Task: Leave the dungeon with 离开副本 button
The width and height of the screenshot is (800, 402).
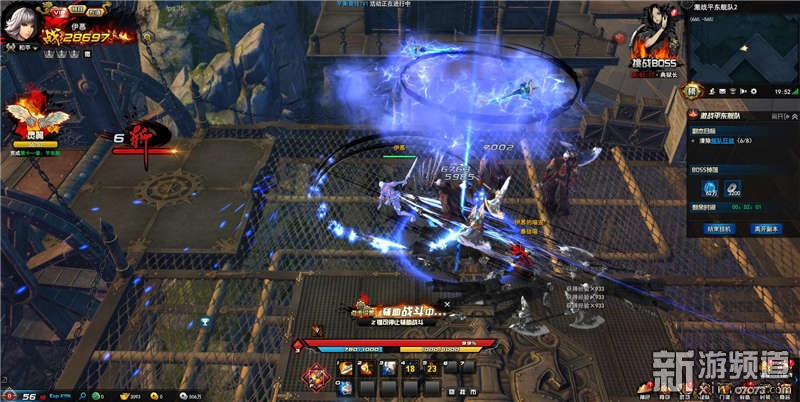Action: pos(765,228)
